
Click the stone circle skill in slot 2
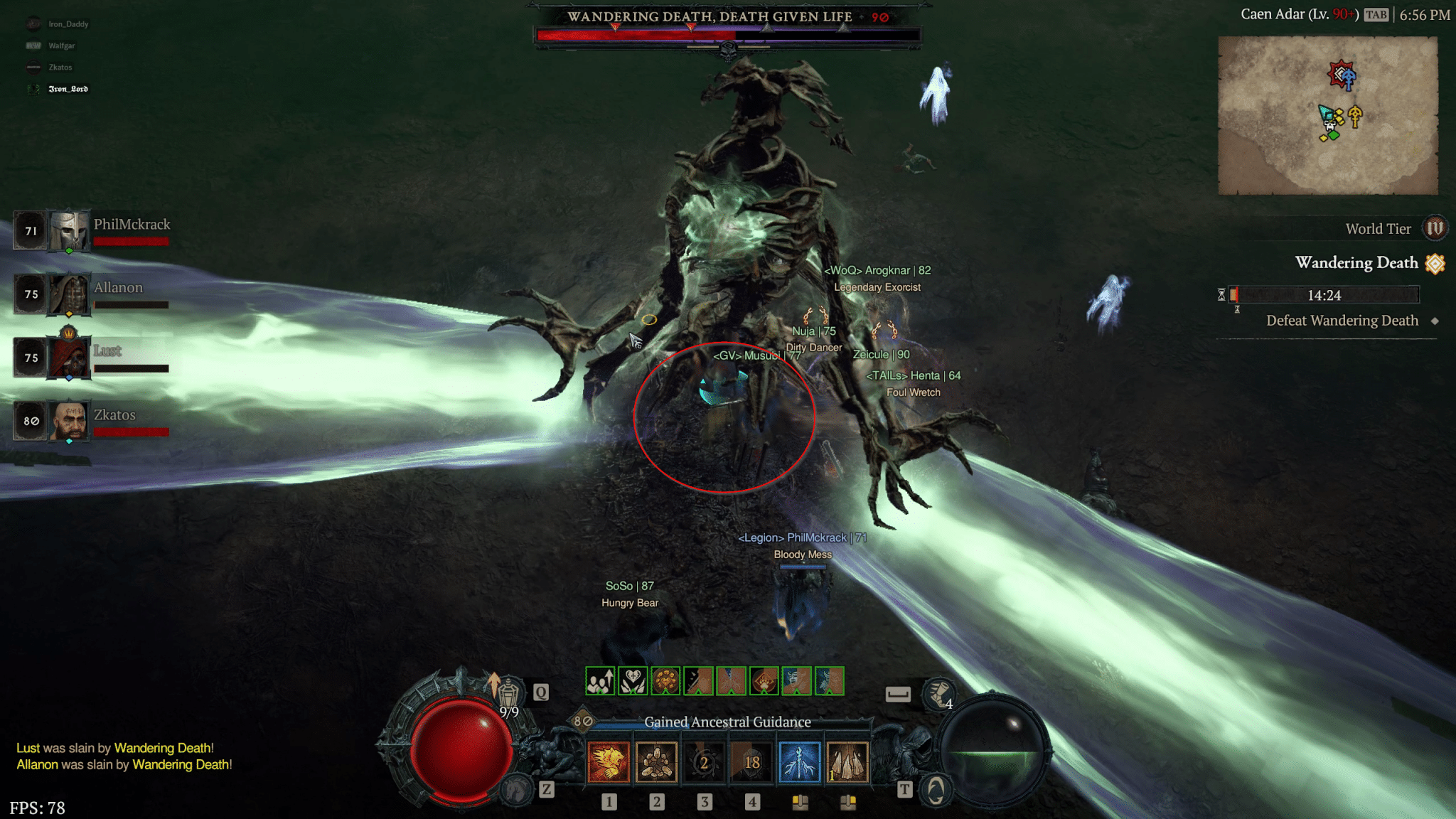coord(657,761)
